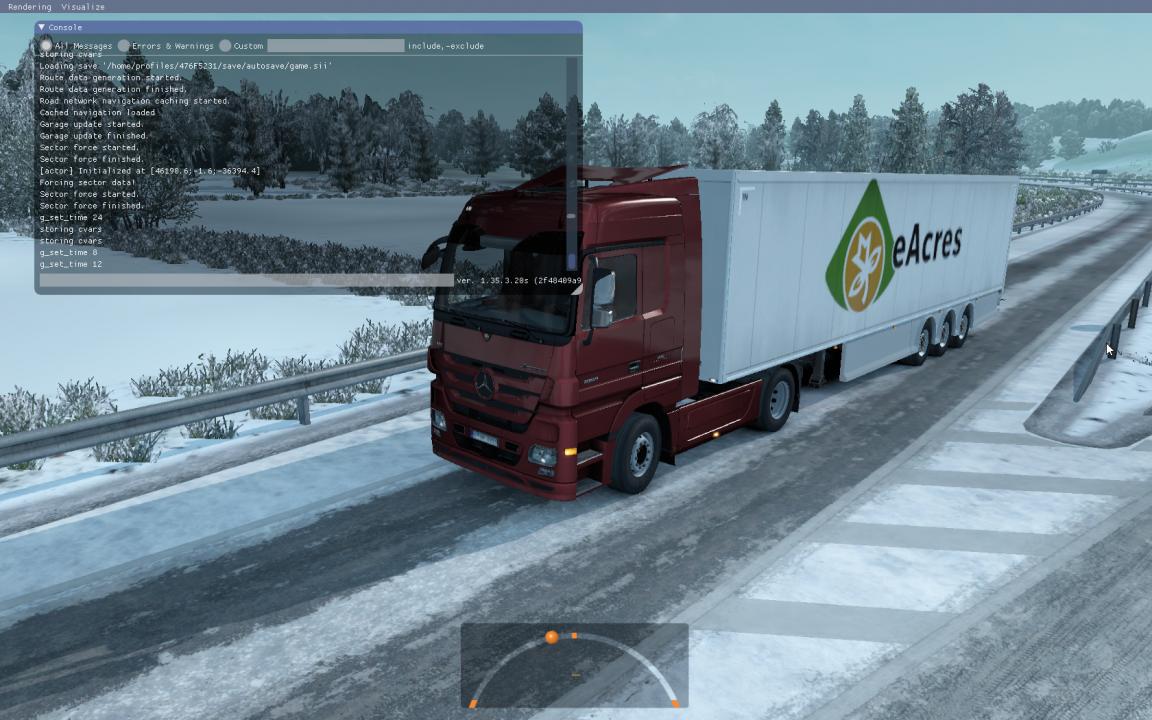
Task: Open the Visualize menu
Action: [x=83, y=7]
